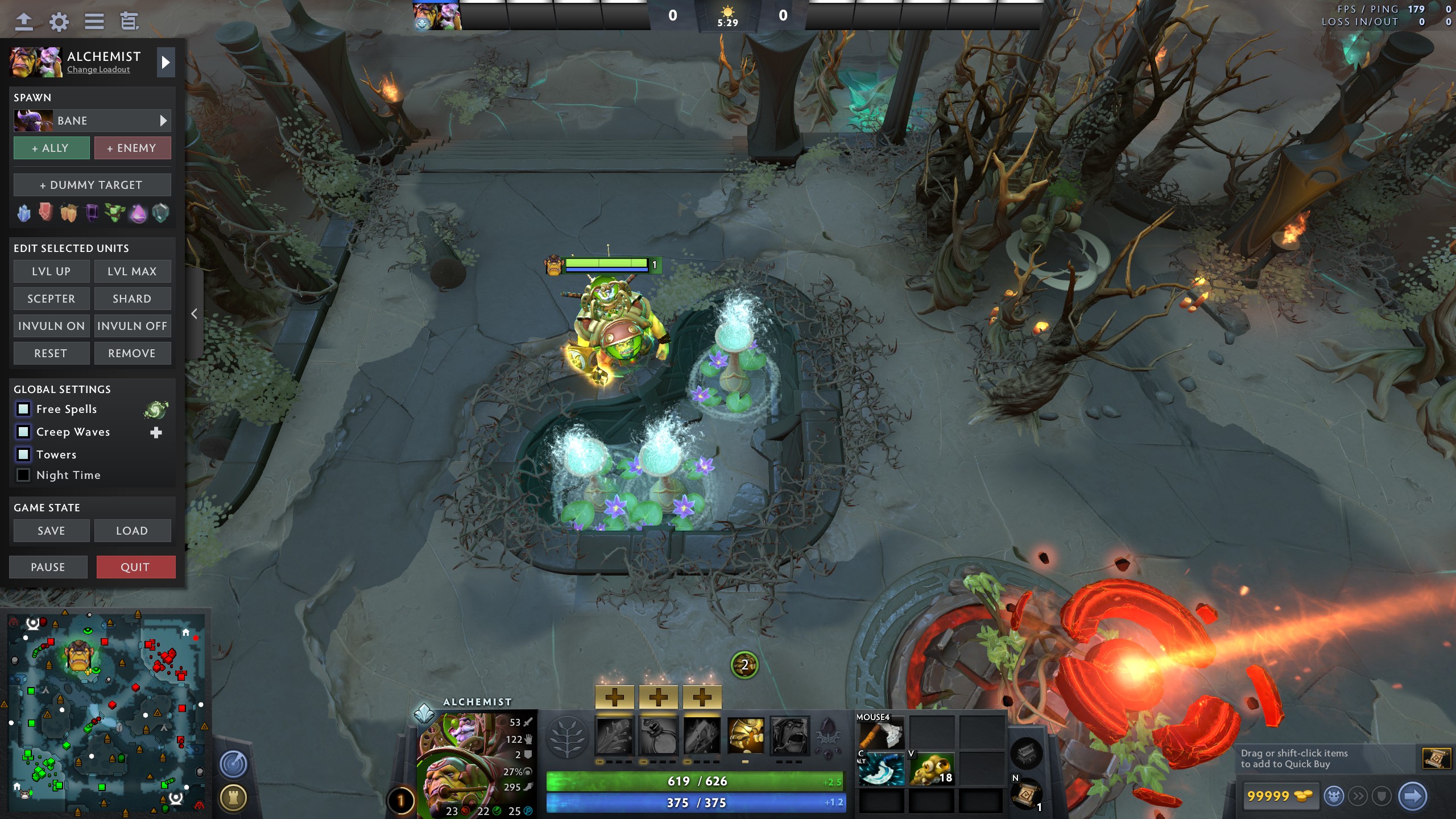The width and height of the screenshot is (1456, 819).
Task: Open the settings gear icon top-left
Action: [x=59, y=22]
